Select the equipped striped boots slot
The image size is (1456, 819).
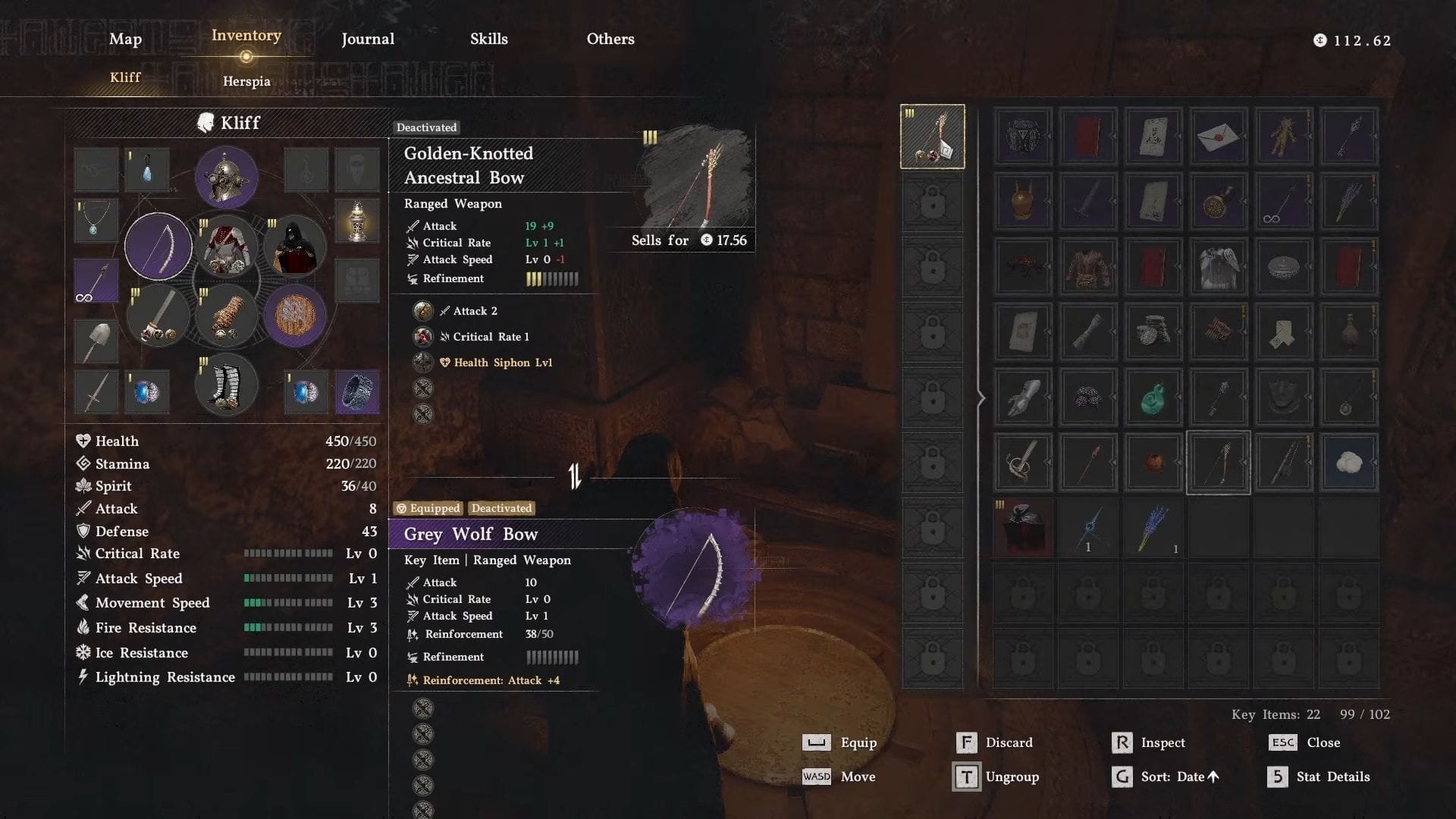point(226,385)
